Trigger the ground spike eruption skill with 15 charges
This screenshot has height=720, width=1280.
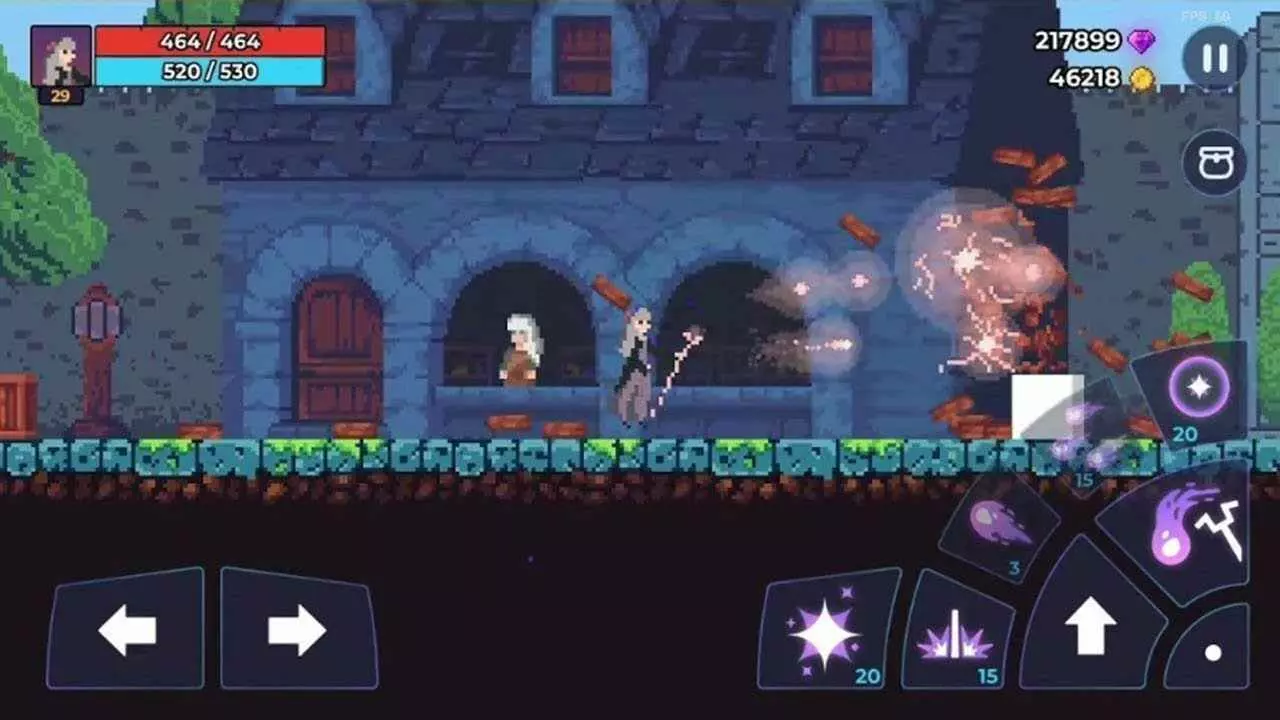click(957, 633)
